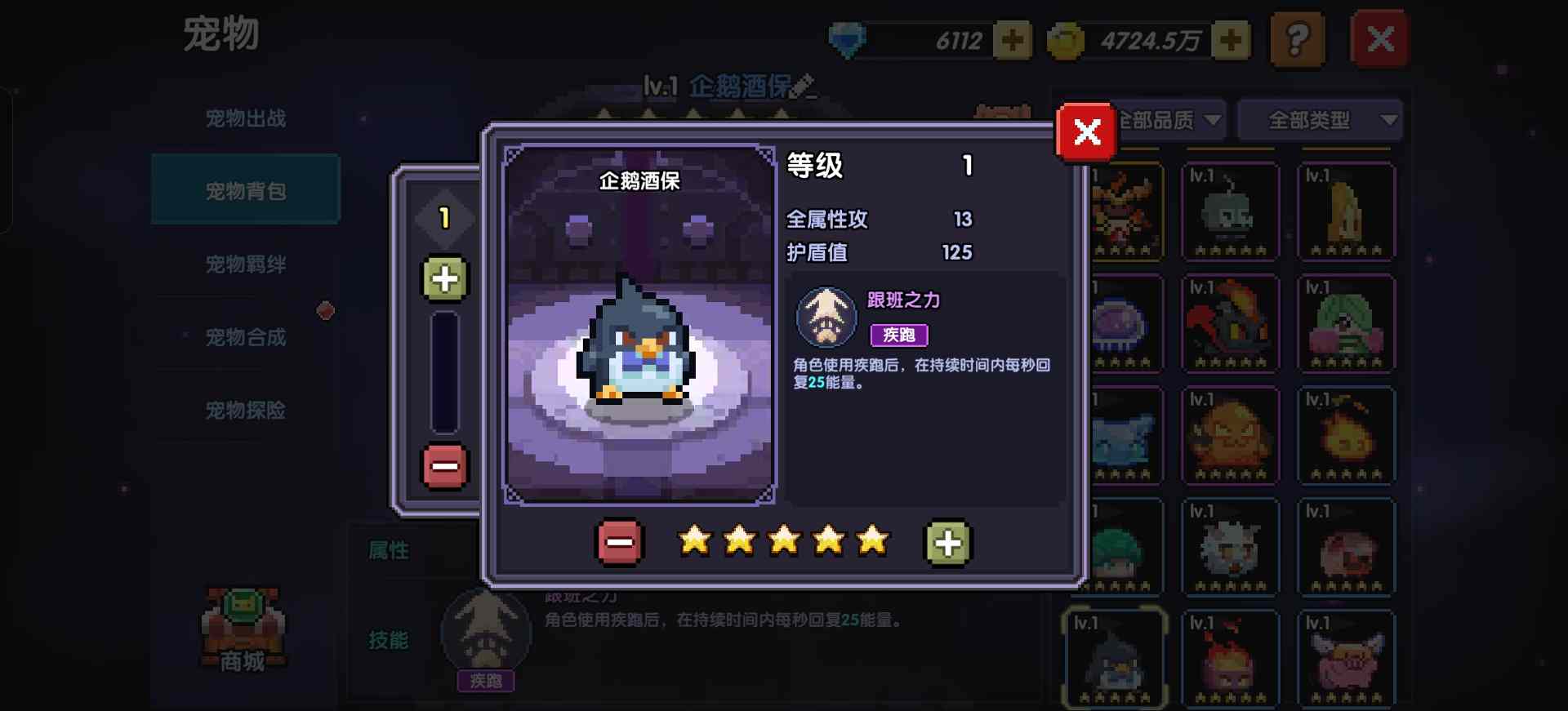The width and height of the screenshot is (1568, 711).
Task: Expand the 全部类型 type filter dropdown
Action: (1320, 119)
